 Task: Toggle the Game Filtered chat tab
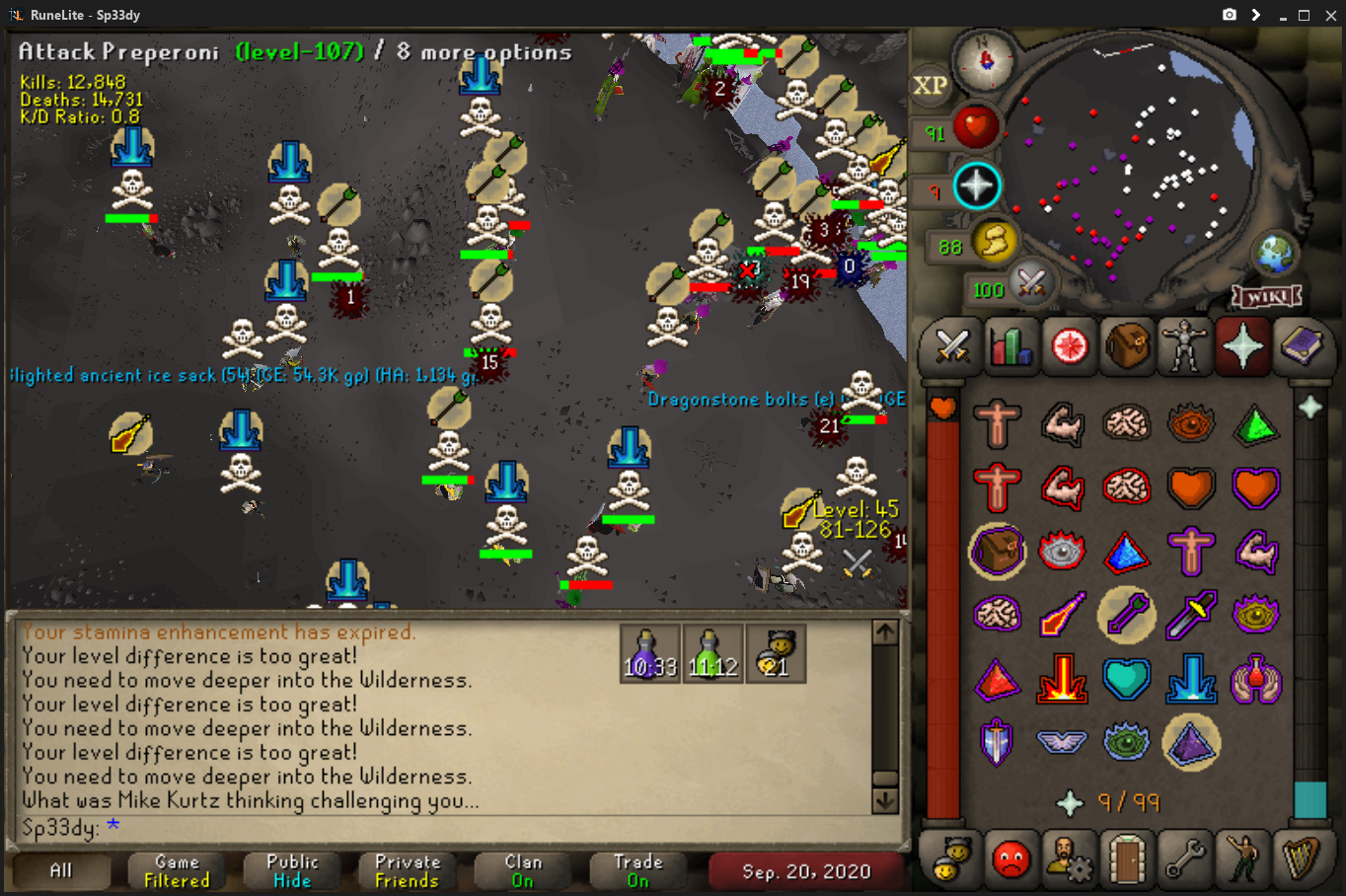(177, 870)
